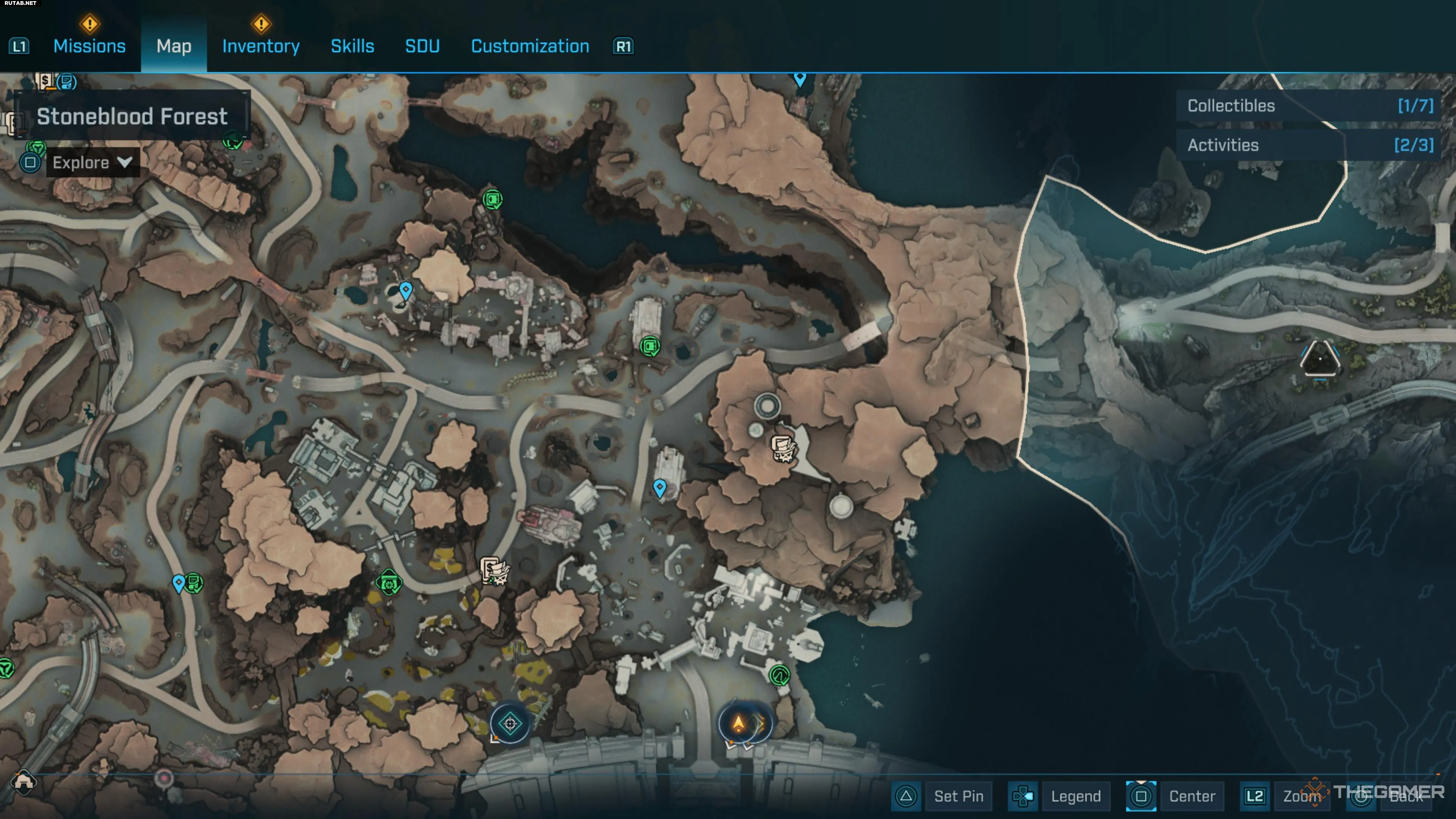The image size is (1456, 819).
Task: Open the SDU tab
Action: point(422,46)
